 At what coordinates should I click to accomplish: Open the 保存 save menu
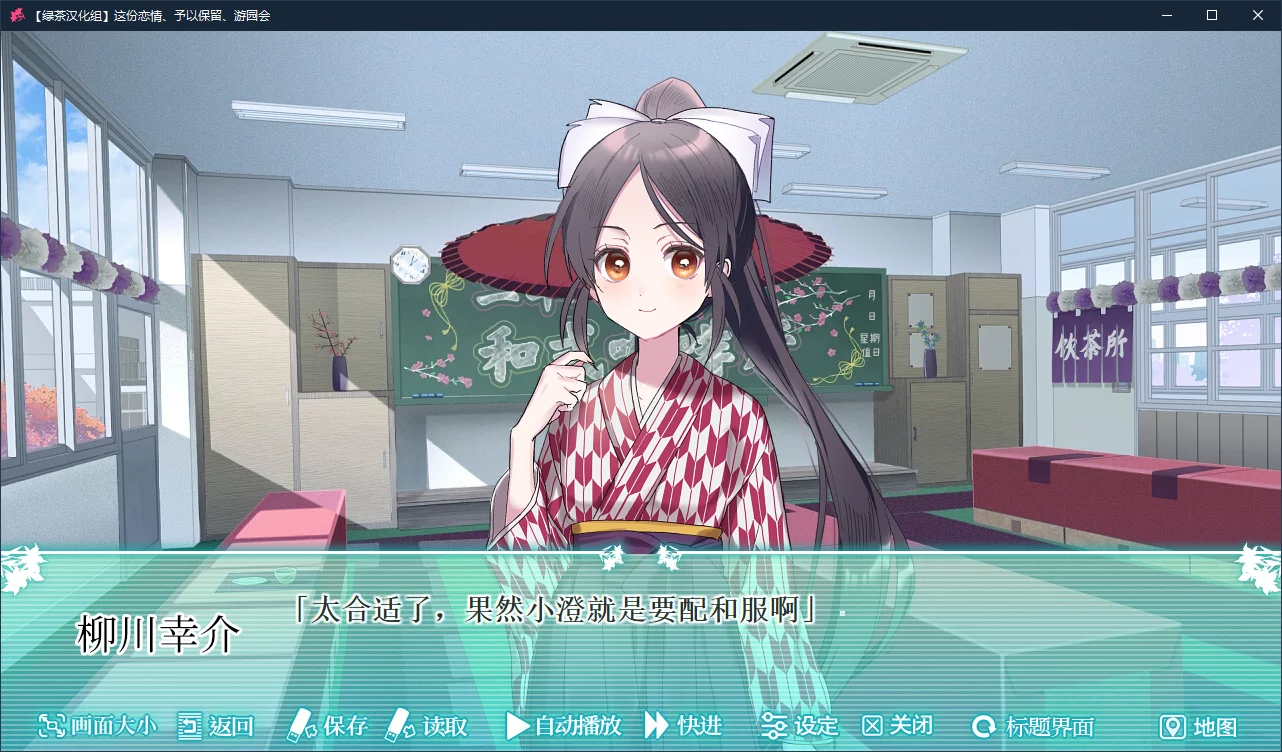(x=328, y=726)
